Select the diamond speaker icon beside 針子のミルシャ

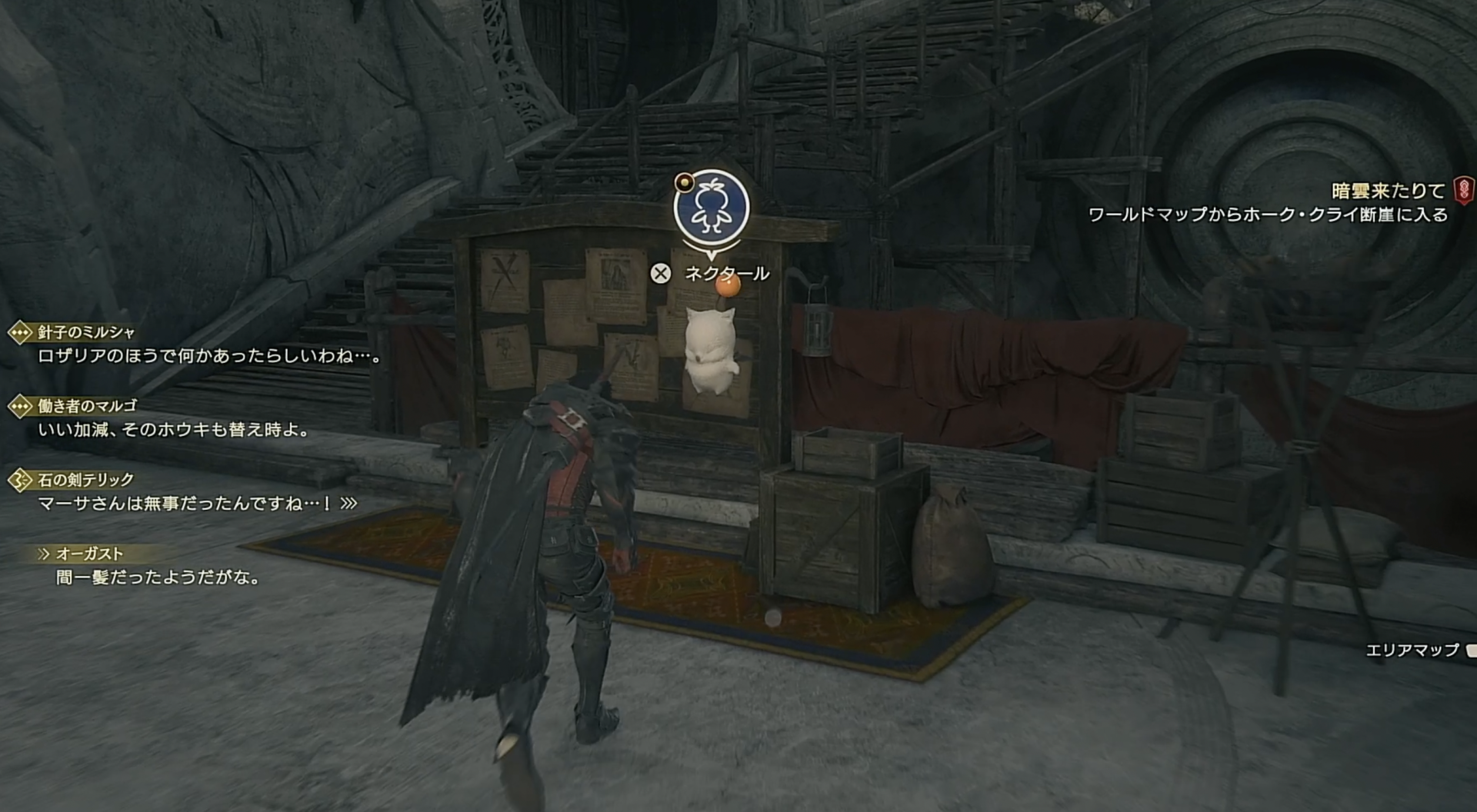point(21,334)
